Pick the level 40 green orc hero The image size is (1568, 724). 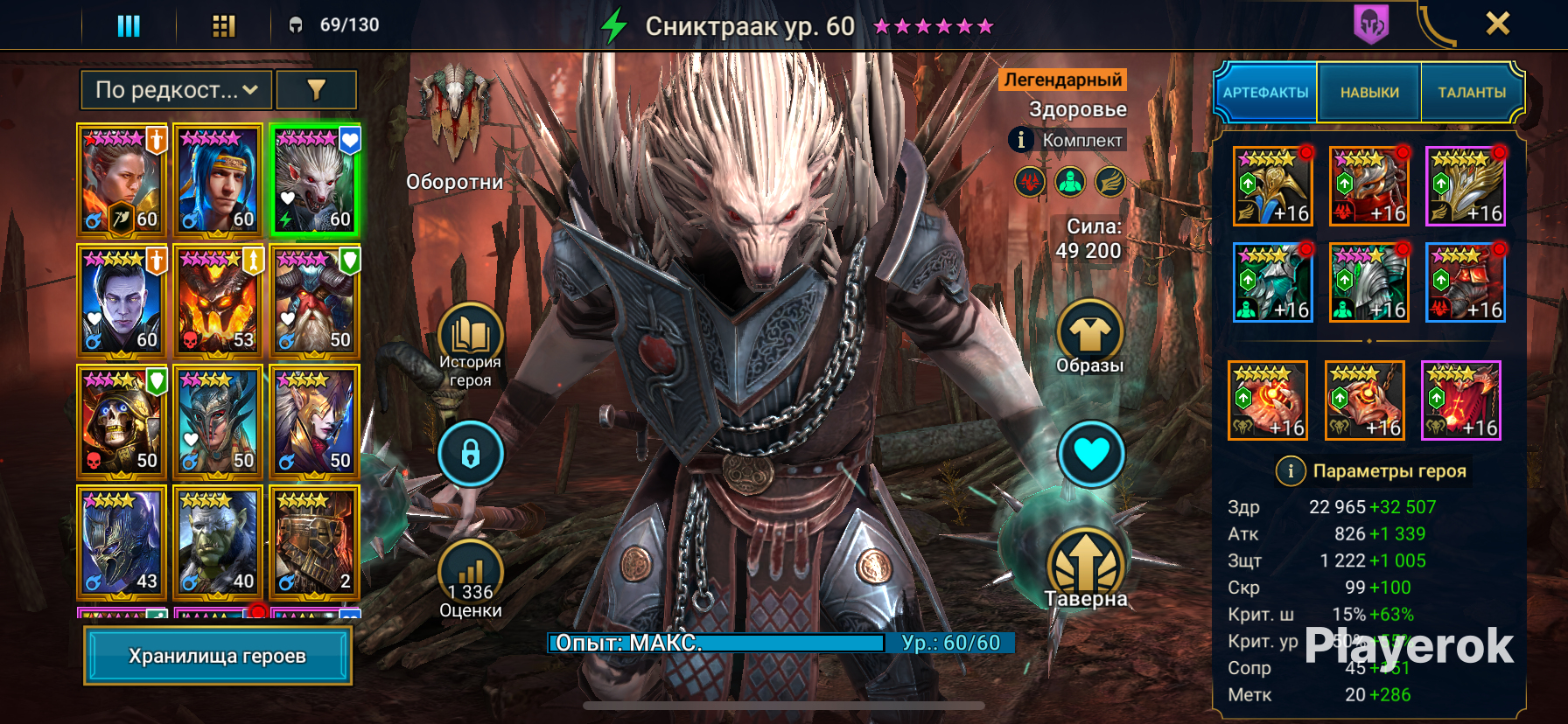click(218, 543)
